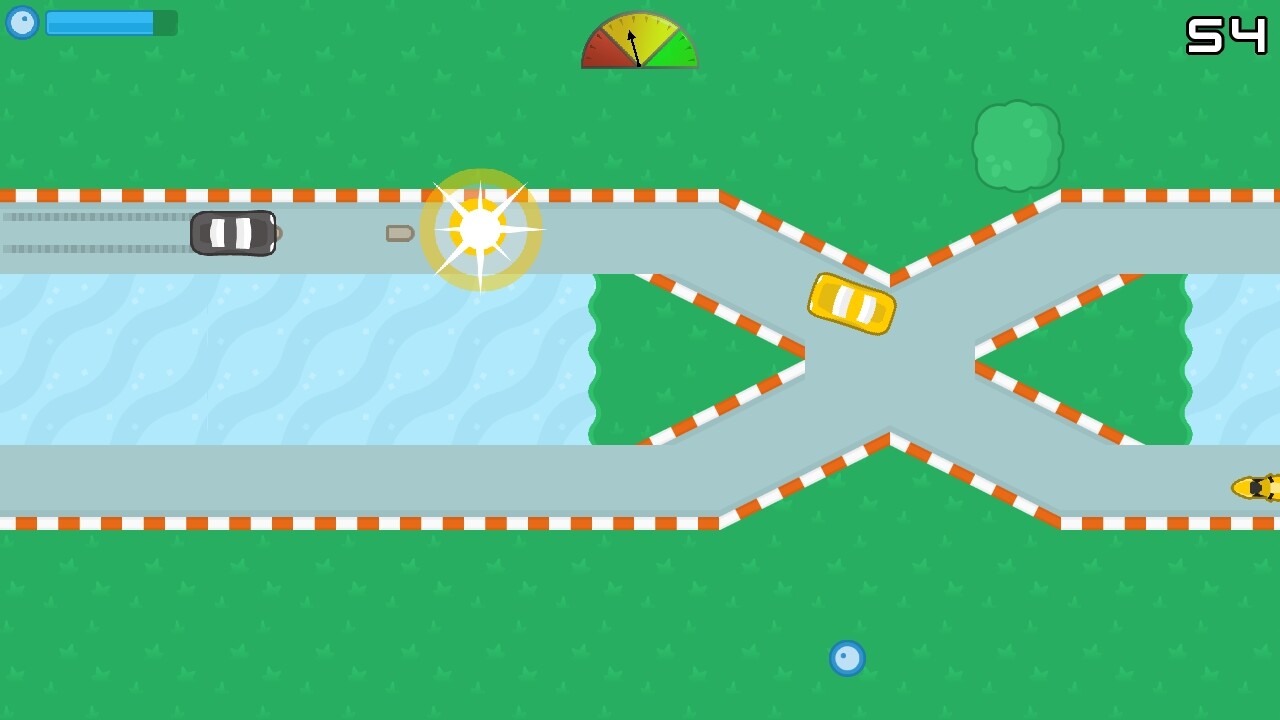Select the small gray oil slick pellet
The width and height of the screenshot is (1280, 720).
coord(399,233)
